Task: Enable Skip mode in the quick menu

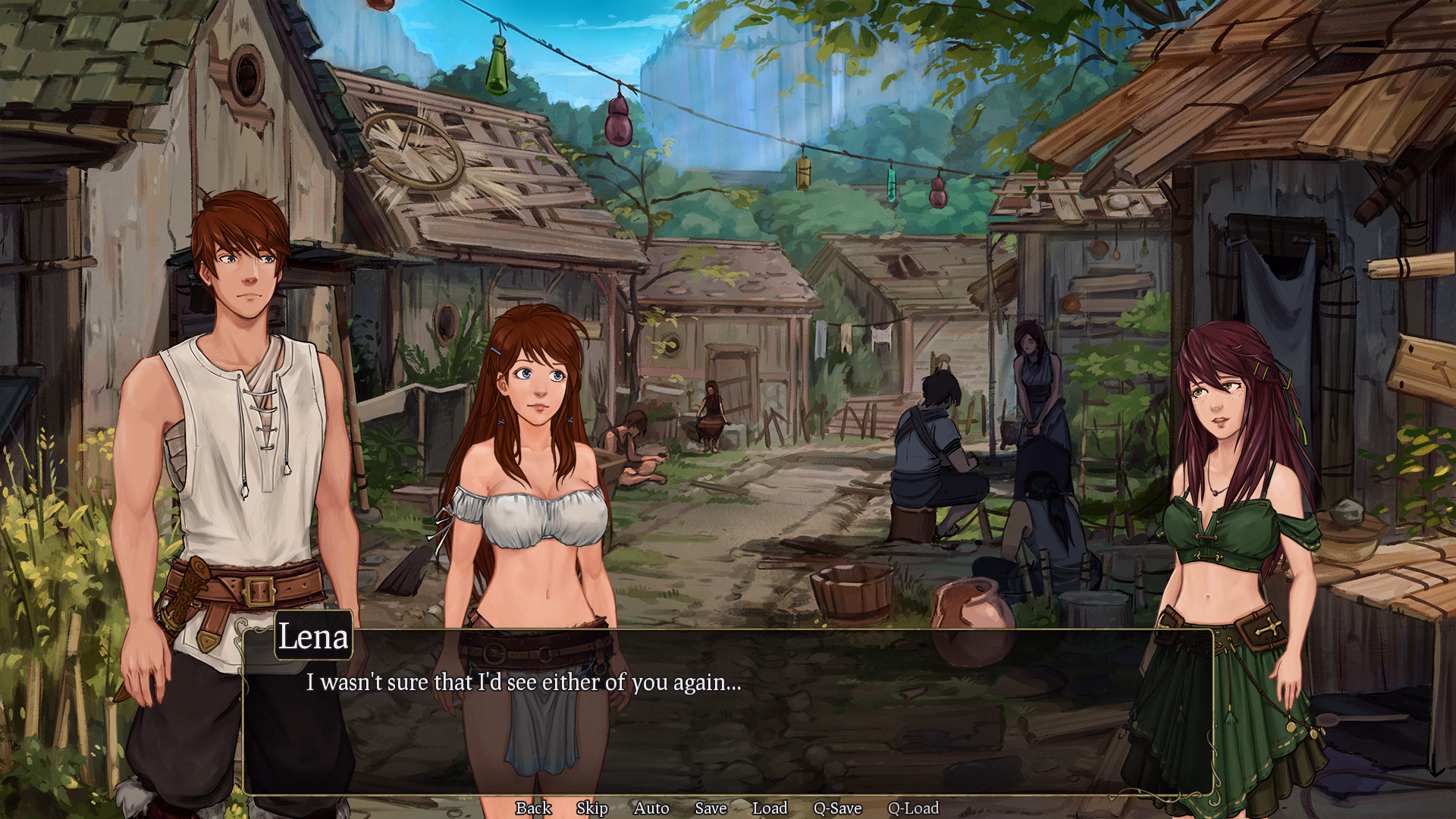Action: pyautogui.click(x=592, y=808)
